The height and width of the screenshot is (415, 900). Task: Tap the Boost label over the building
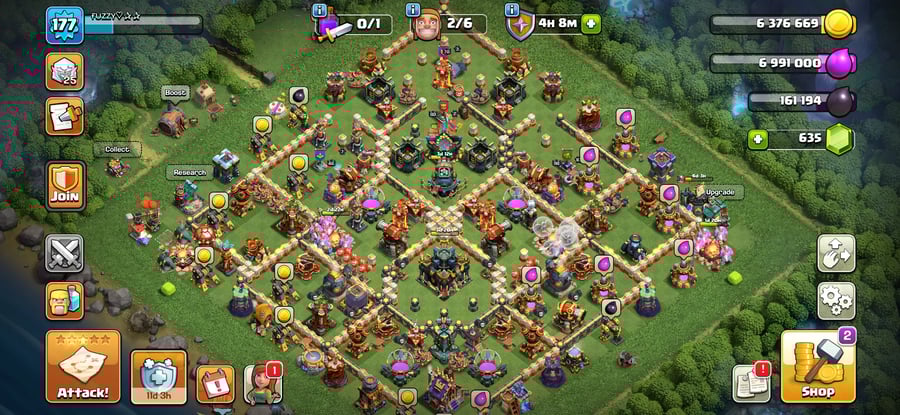(176, 92)
